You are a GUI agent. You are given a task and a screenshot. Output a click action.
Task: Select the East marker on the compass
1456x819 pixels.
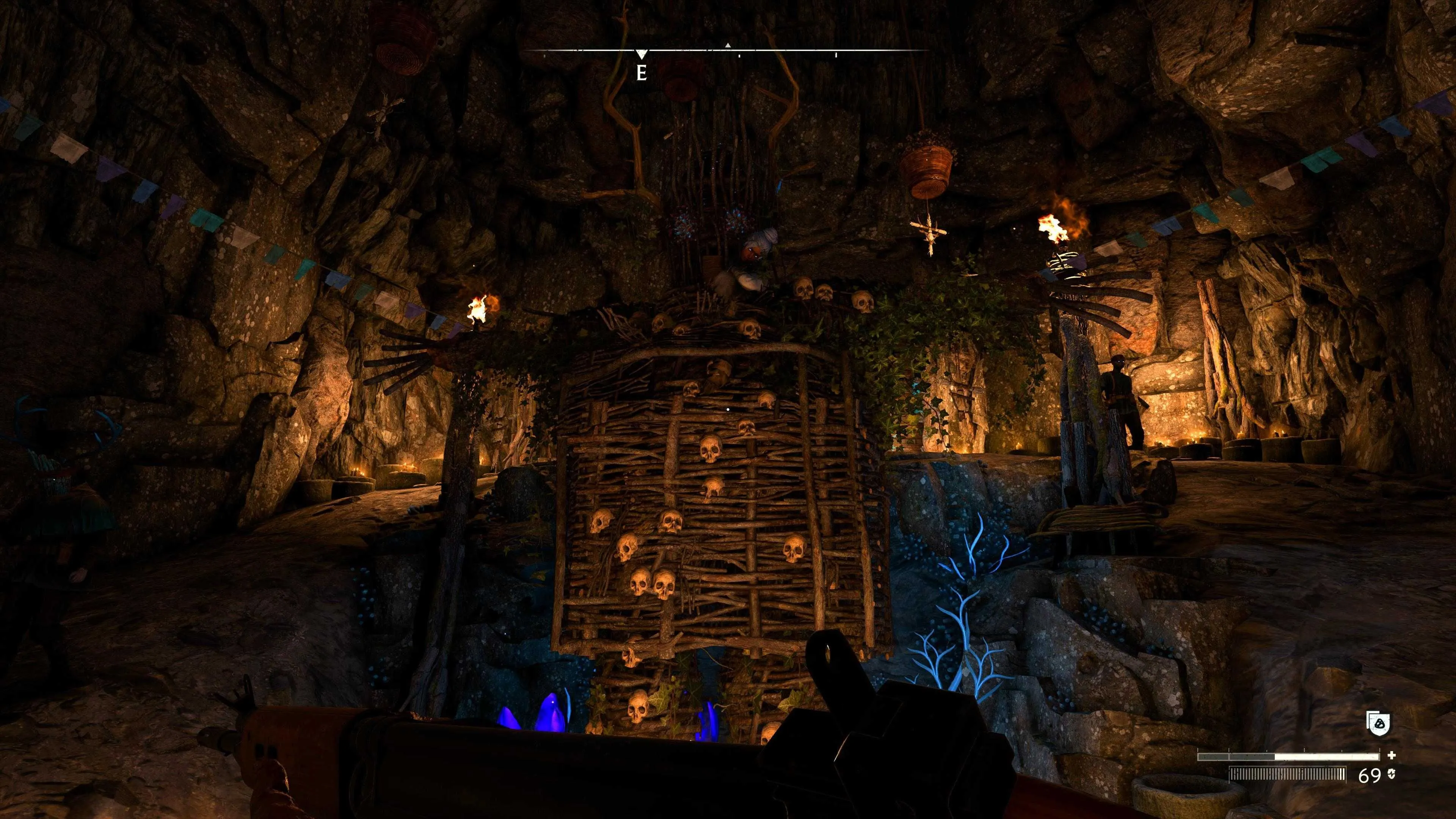pyautogui.click(x=641, y=72)
